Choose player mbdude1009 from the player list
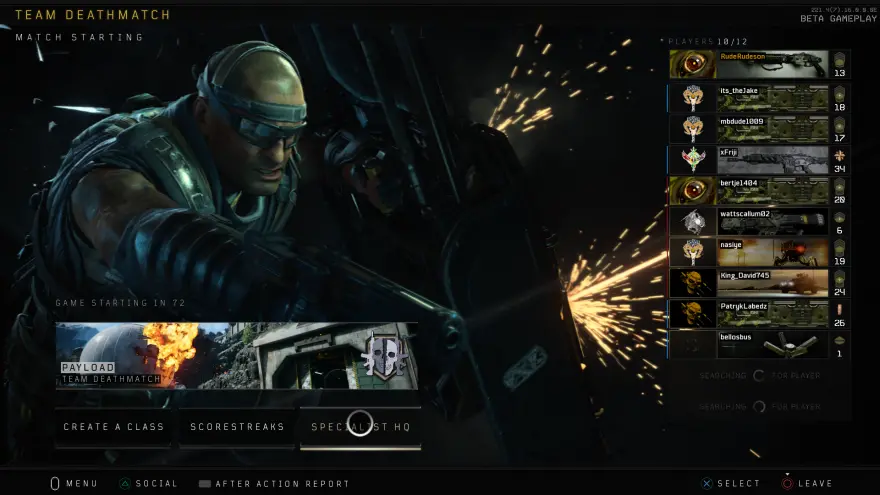The image size is (880, 495). point(759,128)
